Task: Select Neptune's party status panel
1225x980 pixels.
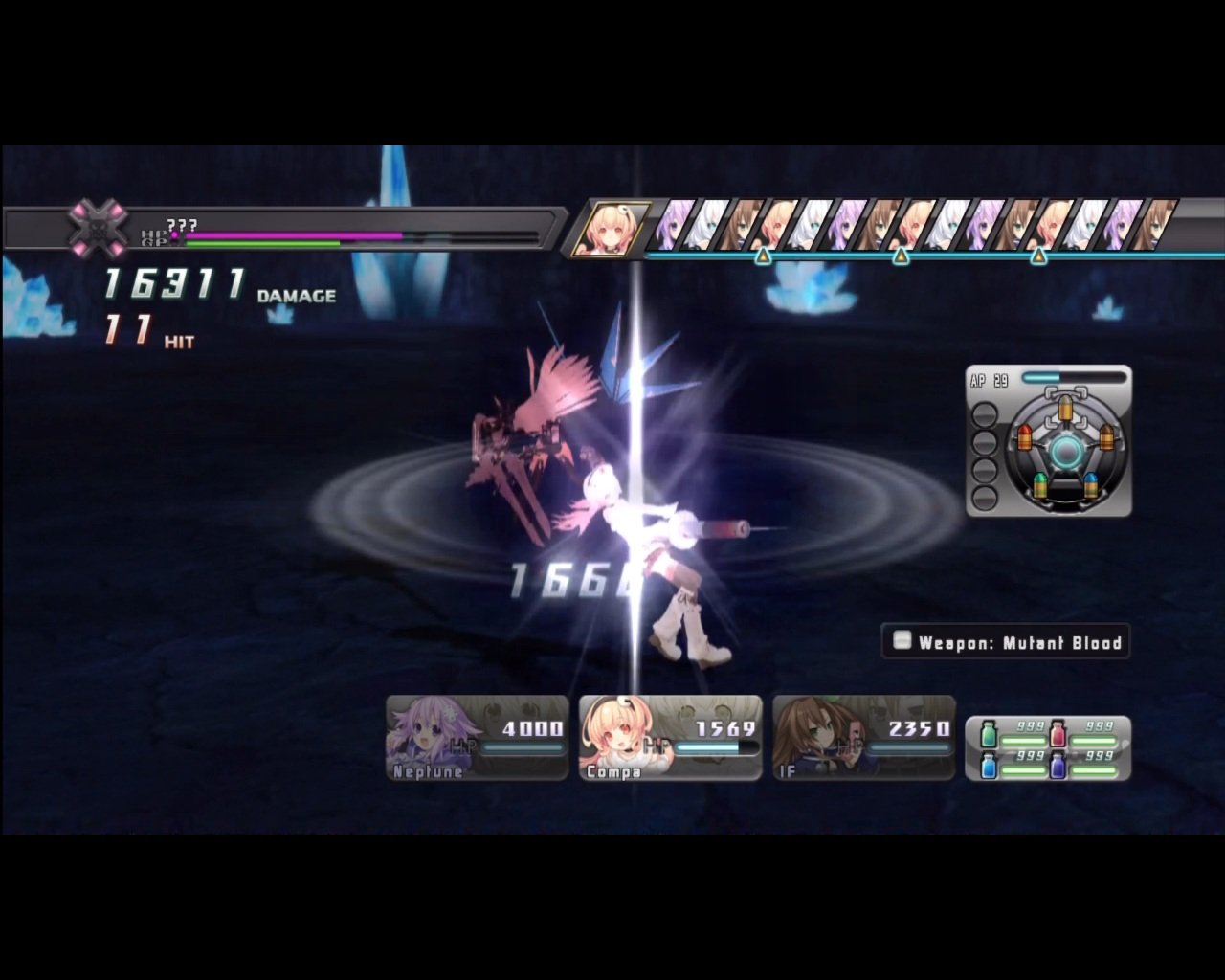Action: click(476, 735)
